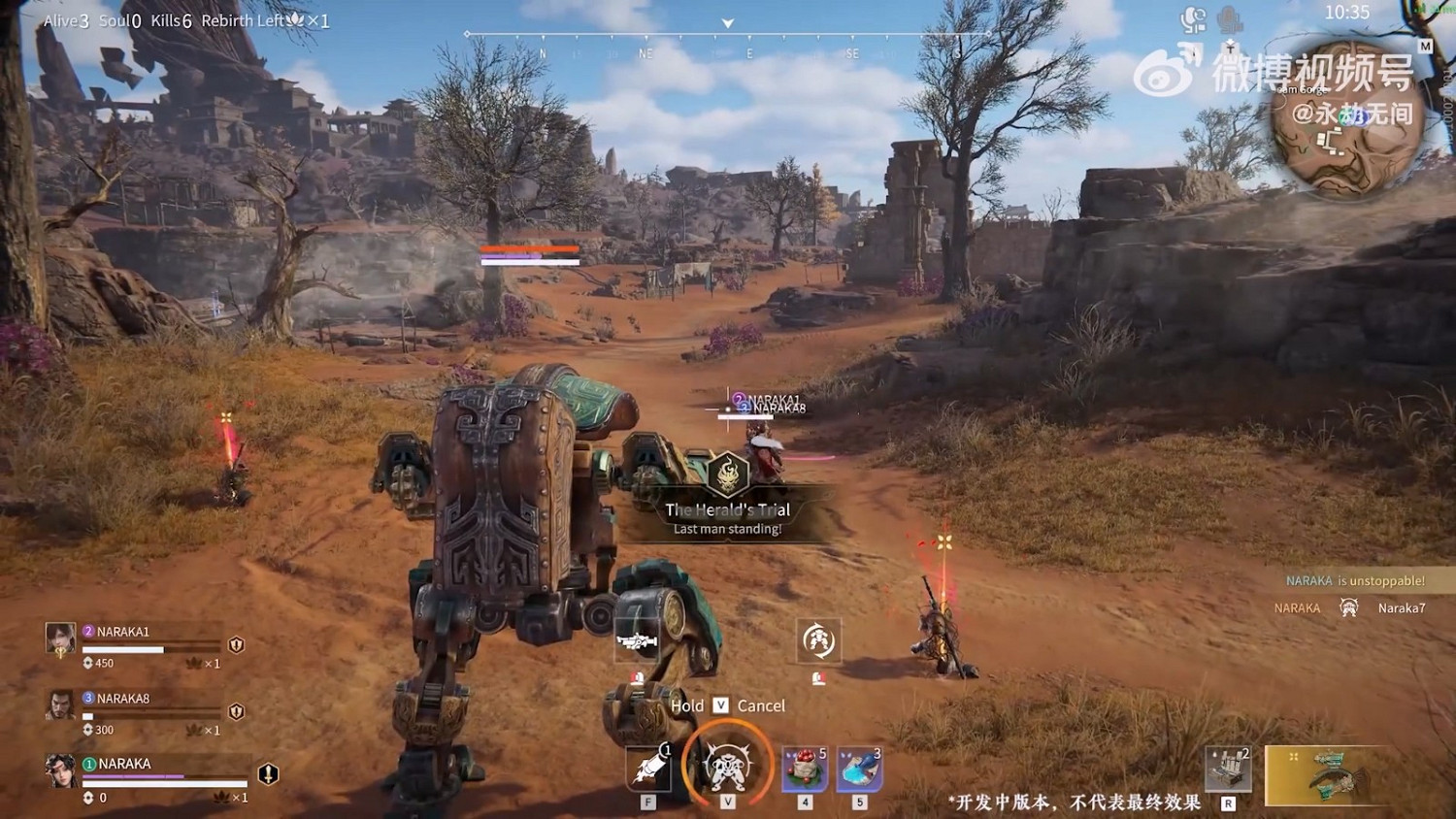Select the Kills counter at top left
The width and height of the screenshot is (1456, 819).
[171, 20]
